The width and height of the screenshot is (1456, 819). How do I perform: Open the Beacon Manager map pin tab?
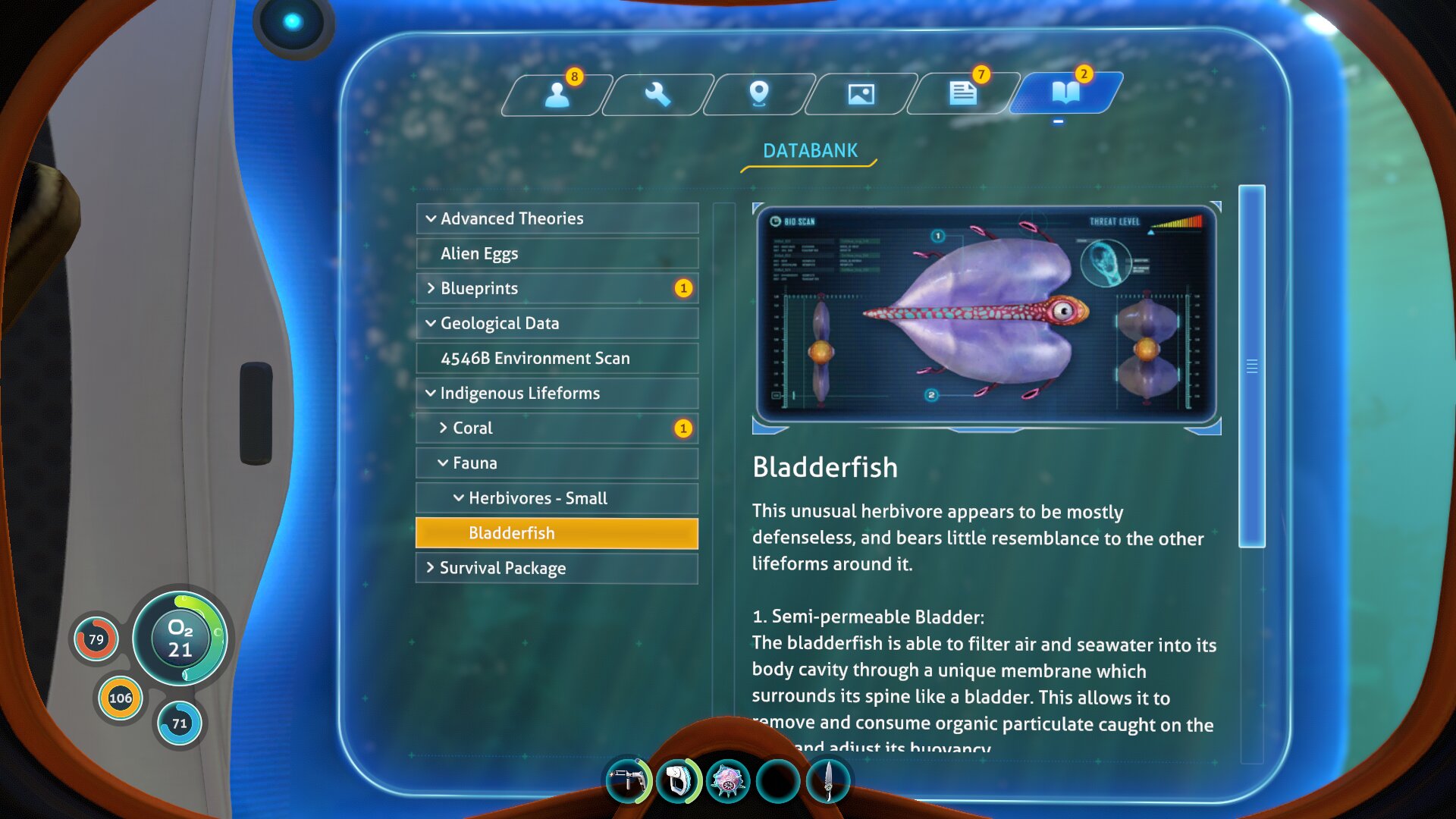pos(759,94)
